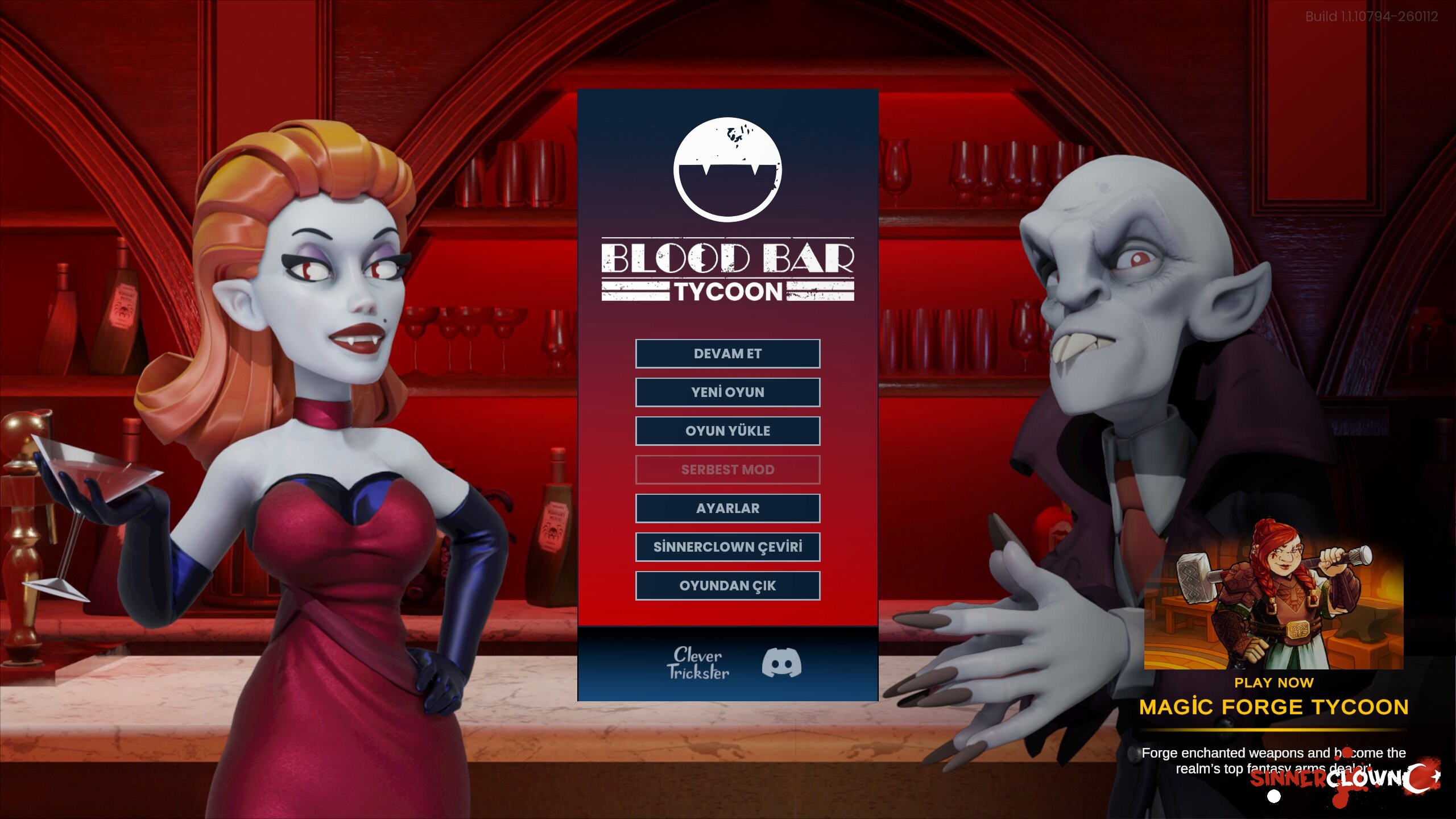
Task: Click the Clever Trickster logo
Action: [x=697, y=663]
